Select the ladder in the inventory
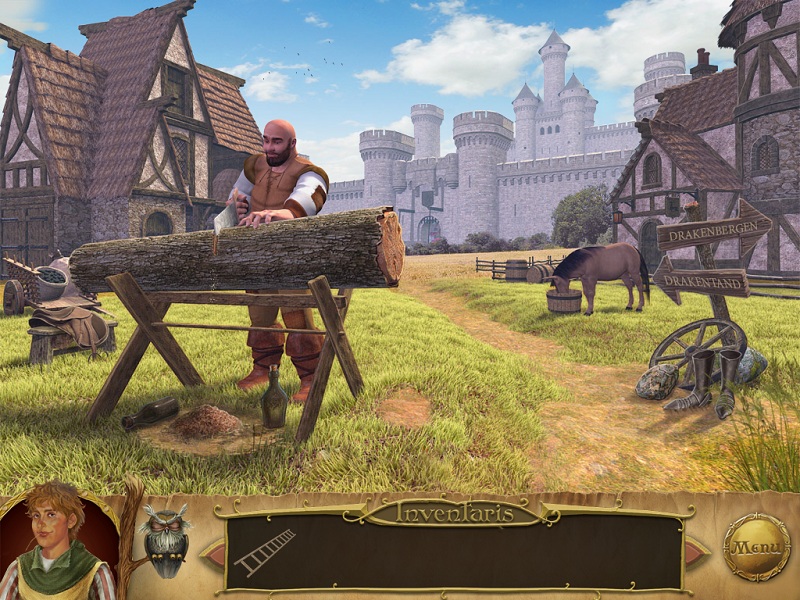This screenshot has width=800, height=600. (x=265, y=552)
